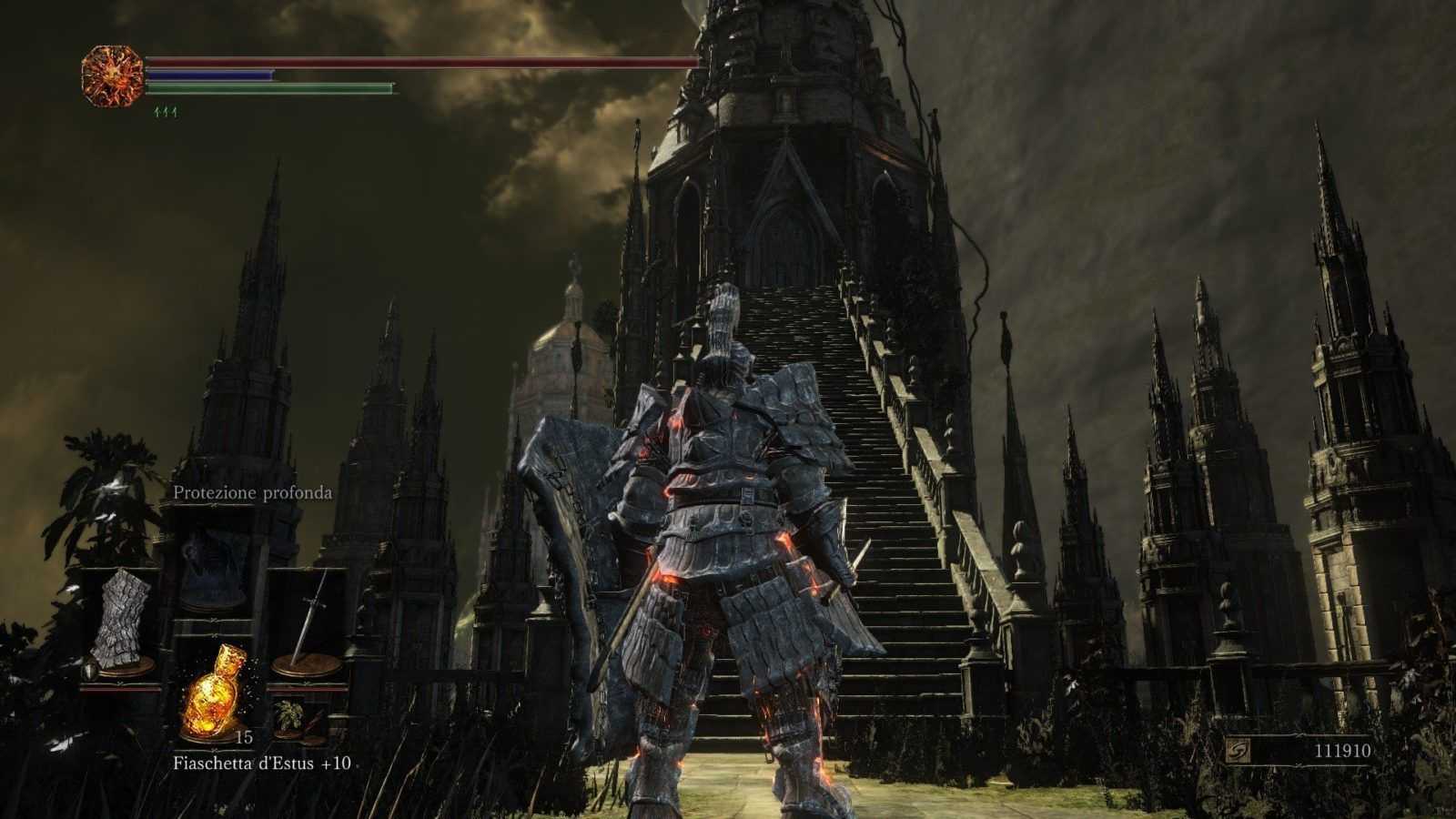Click the souls counter swirl icon
1456x819 pixels.
tap(1238, 751)
